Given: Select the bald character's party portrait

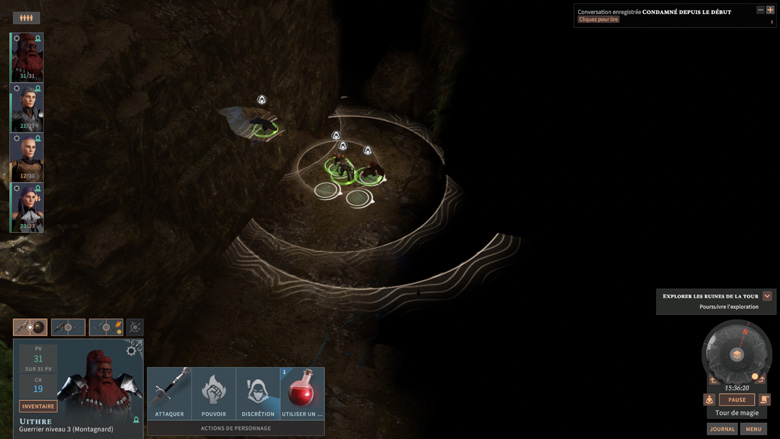Looking at the screenshot, I should pos(27,157).
